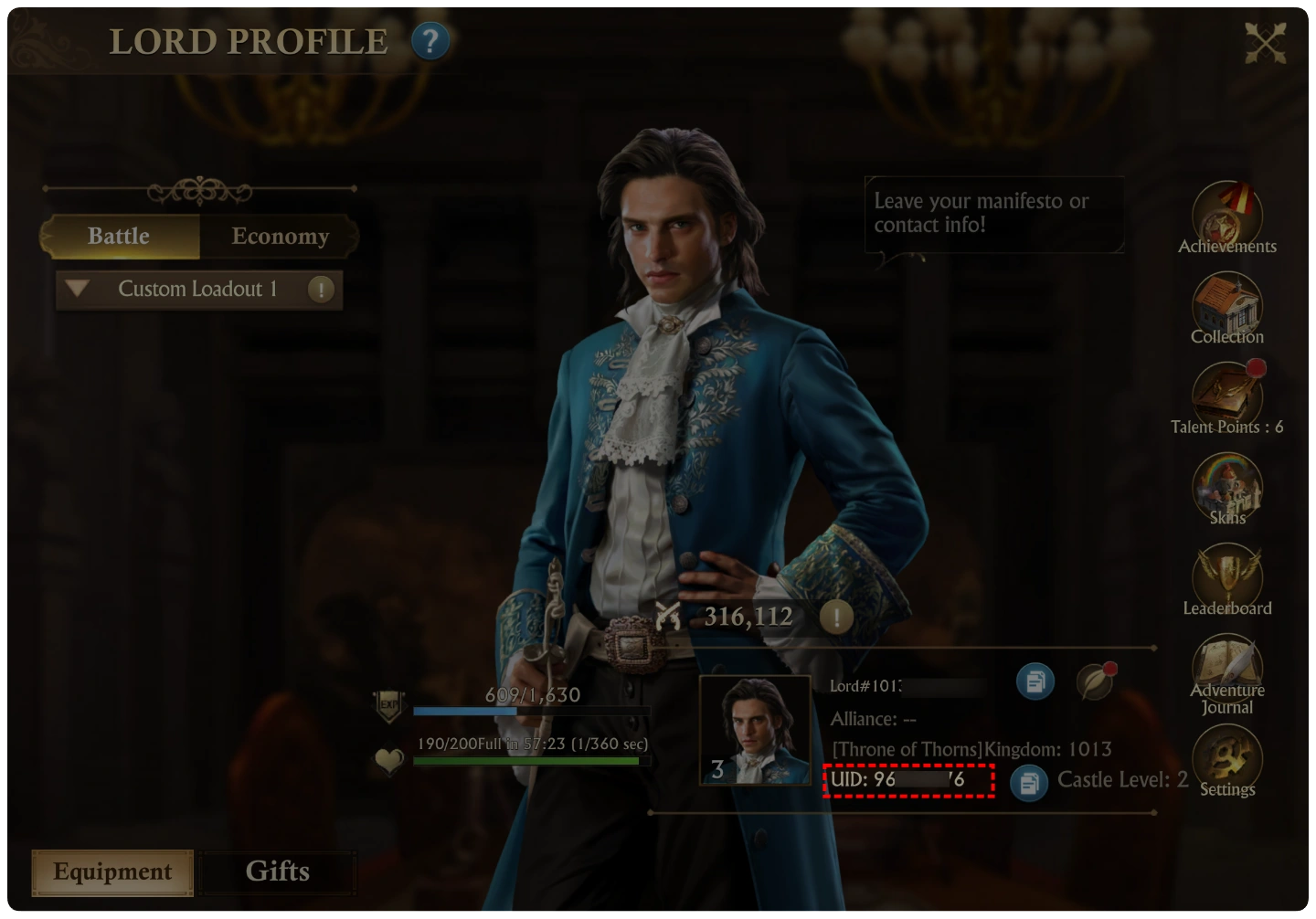1316x919 pixels.
Task: Close the Lord Profile screen
Action: (1265, 42)
